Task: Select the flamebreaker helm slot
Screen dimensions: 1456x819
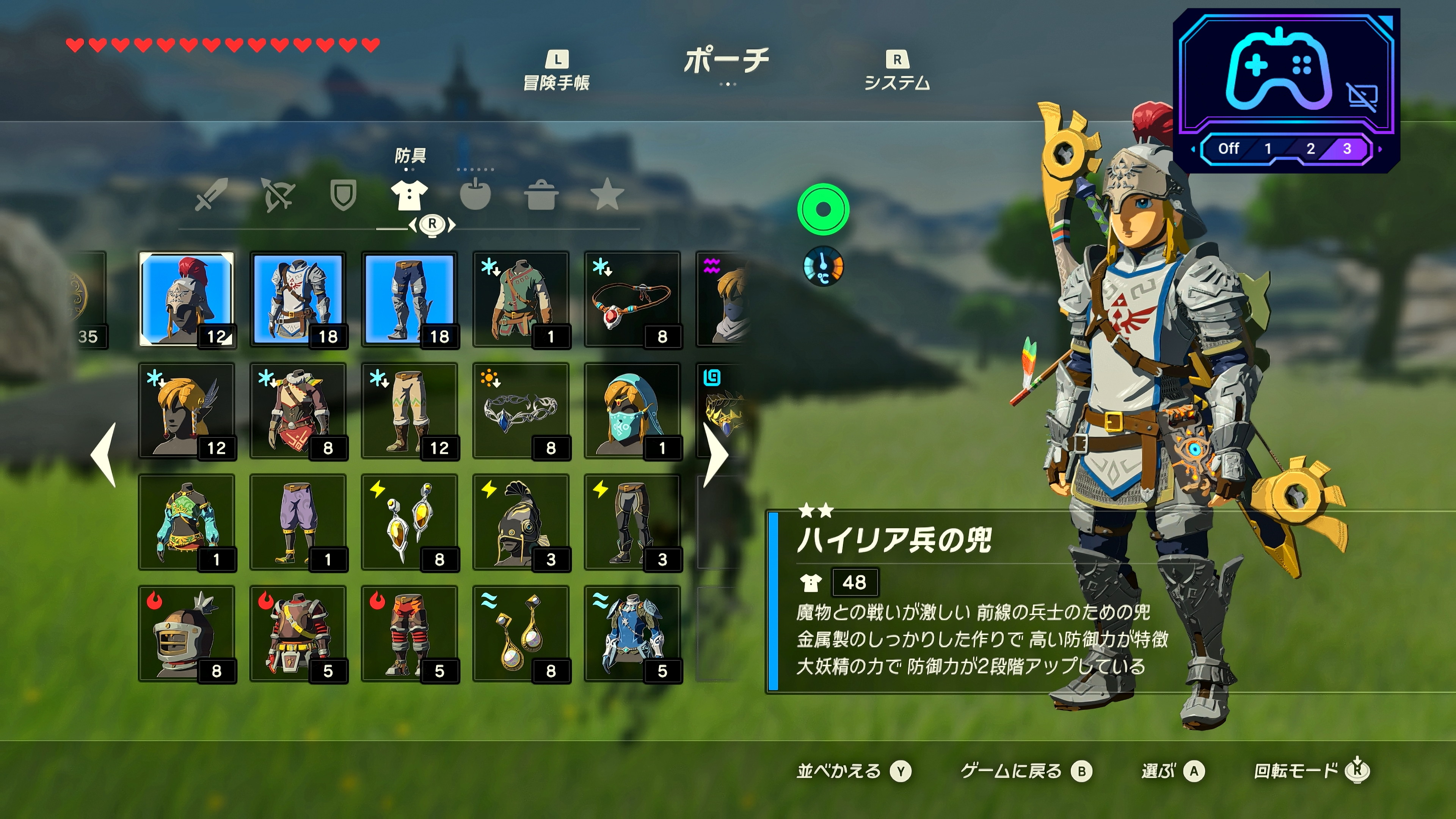Action: coord(186,632)
